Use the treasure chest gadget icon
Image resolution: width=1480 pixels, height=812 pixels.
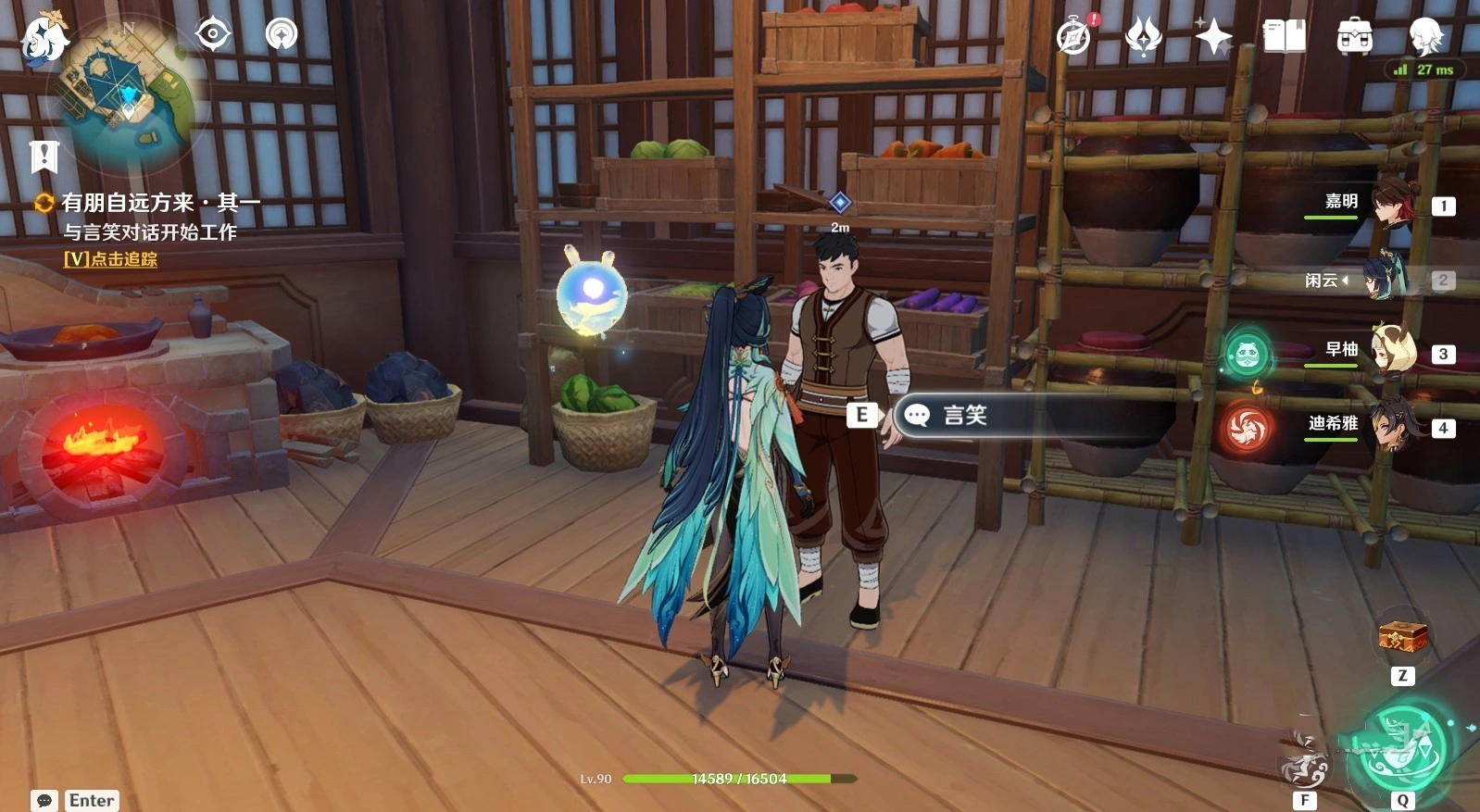pyautogui.click(x=1402, y=638)
